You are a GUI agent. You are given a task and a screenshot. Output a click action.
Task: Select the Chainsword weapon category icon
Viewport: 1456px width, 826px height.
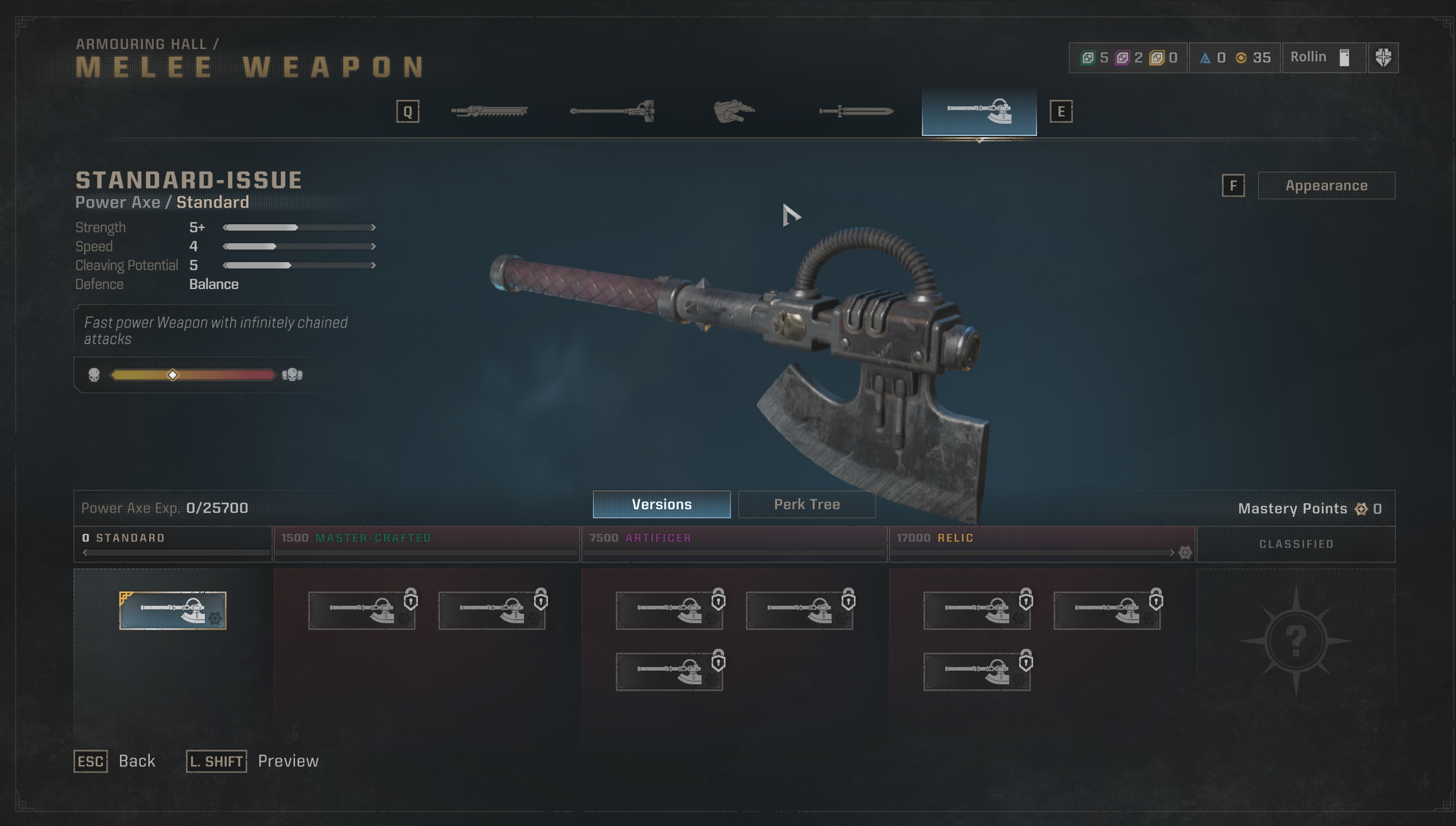491,111
